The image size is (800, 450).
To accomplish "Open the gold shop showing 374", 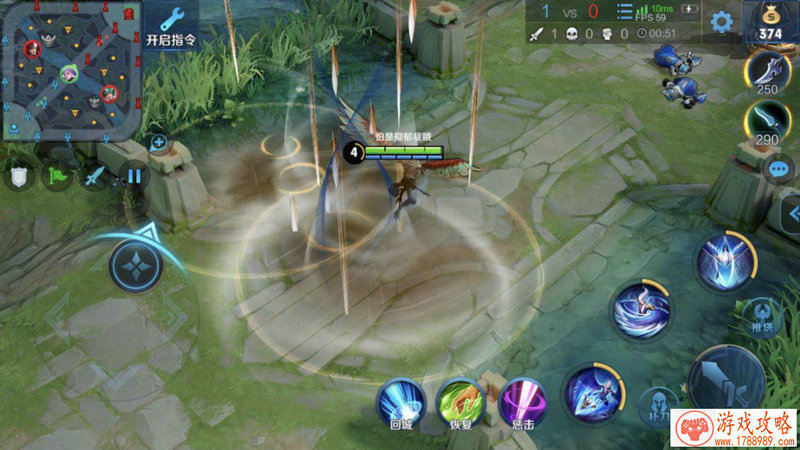I will pyautogui.click(x=770, y=22).
